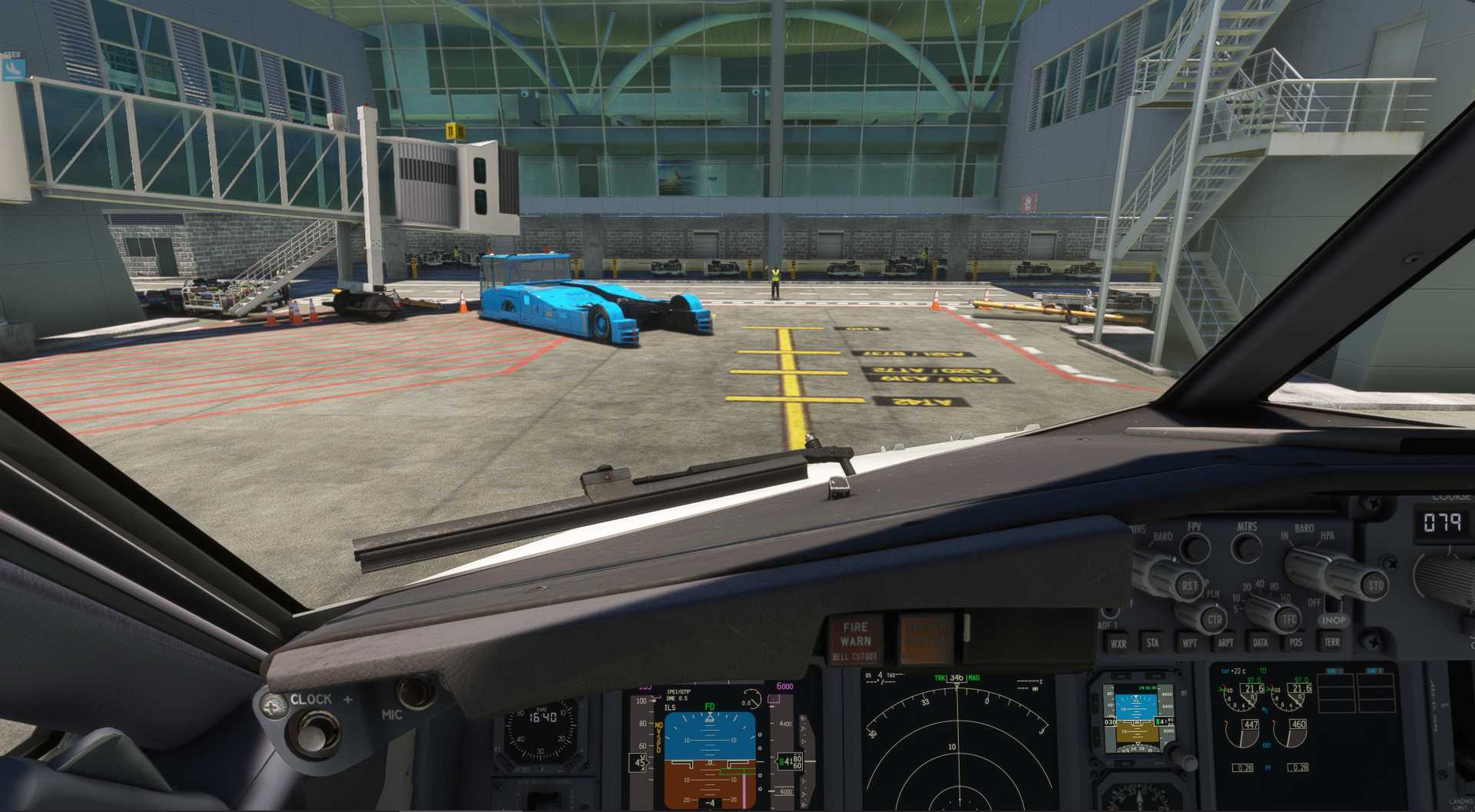Silence the FIRE WARN bell cutout light
This screenshot has height=812, width=1475.
(855, 641)
